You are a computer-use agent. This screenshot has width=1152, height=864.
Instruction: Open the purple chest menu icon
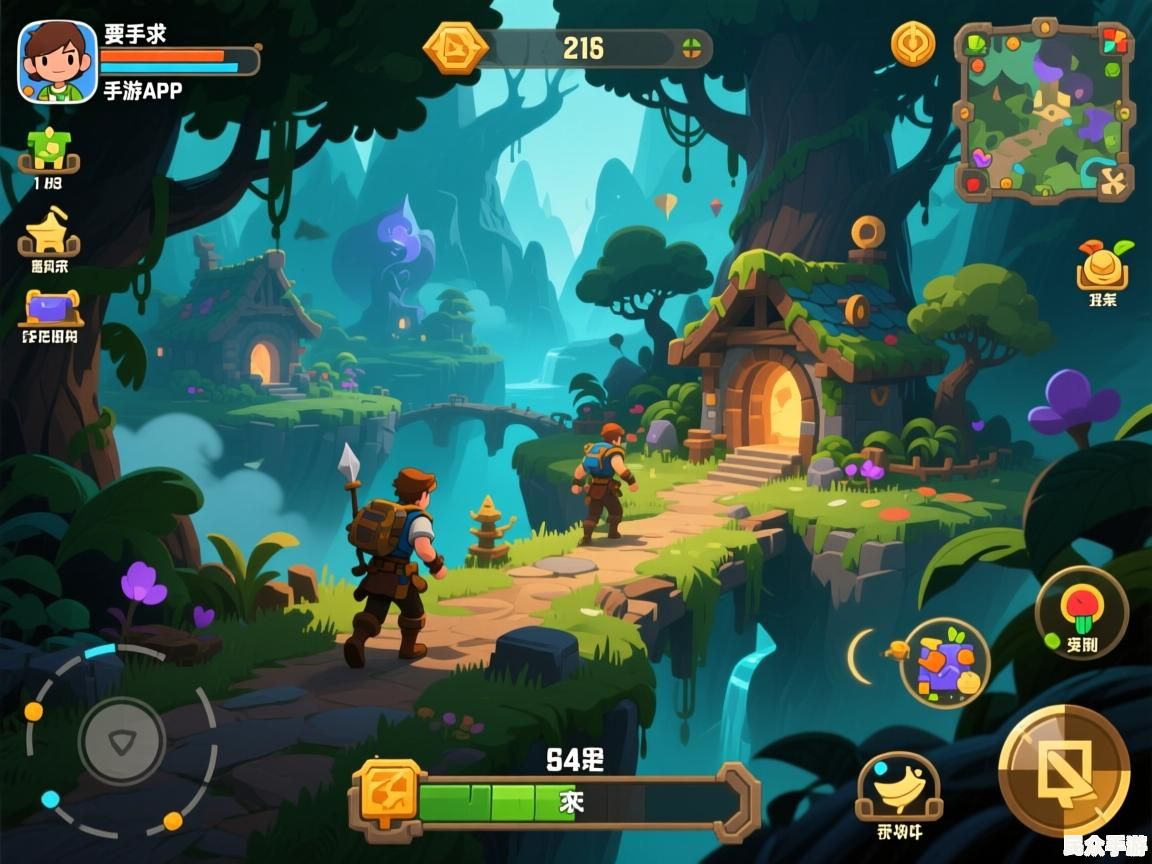51,308
